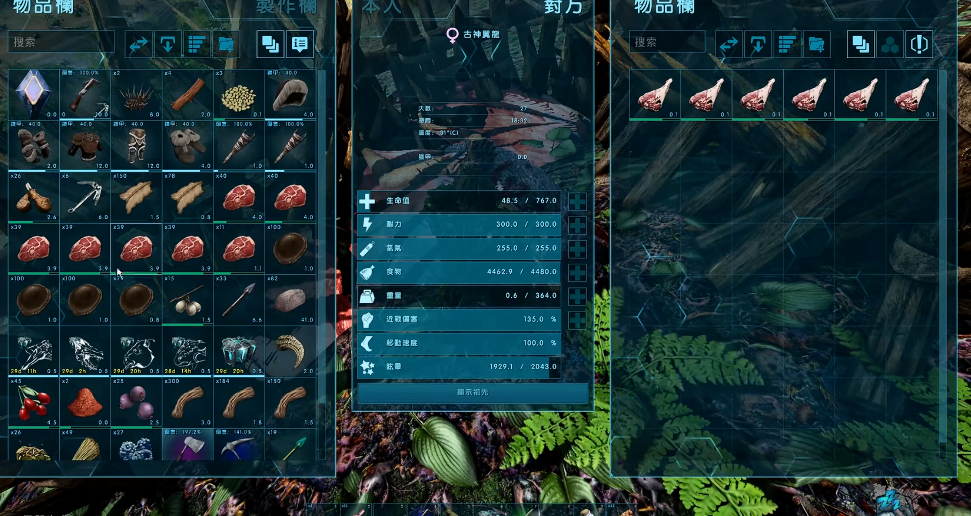
Task: Select the shotgun item slot
Action: click(x=85, y=93)
